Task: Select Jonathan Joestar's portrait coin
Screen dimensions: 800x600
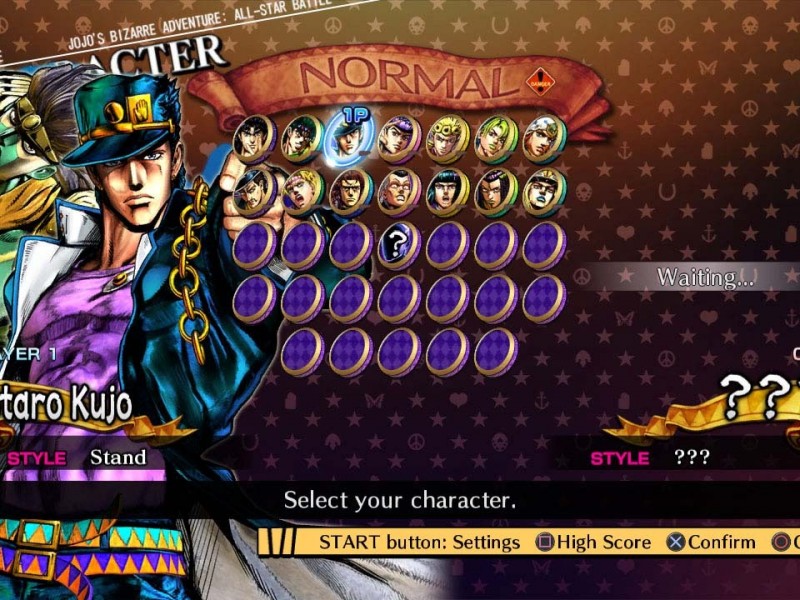Action: [254, 139]
